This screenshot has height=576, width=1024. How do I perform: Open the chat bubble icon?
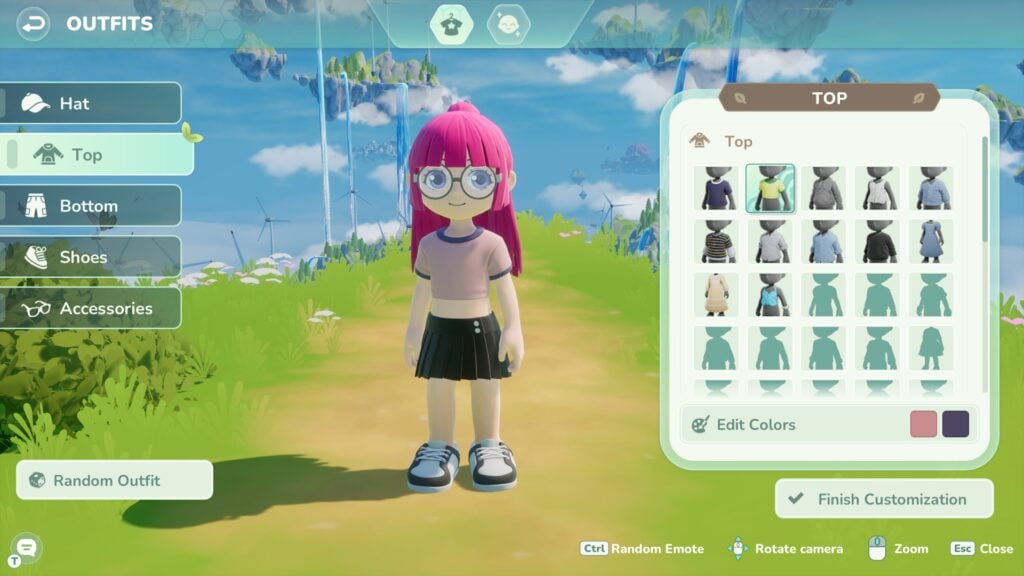click(x=26, y=546)
